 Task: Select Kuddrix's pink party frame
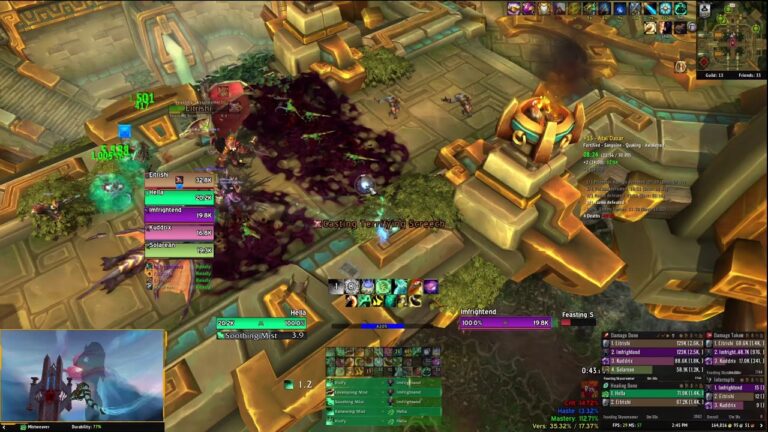179,231
